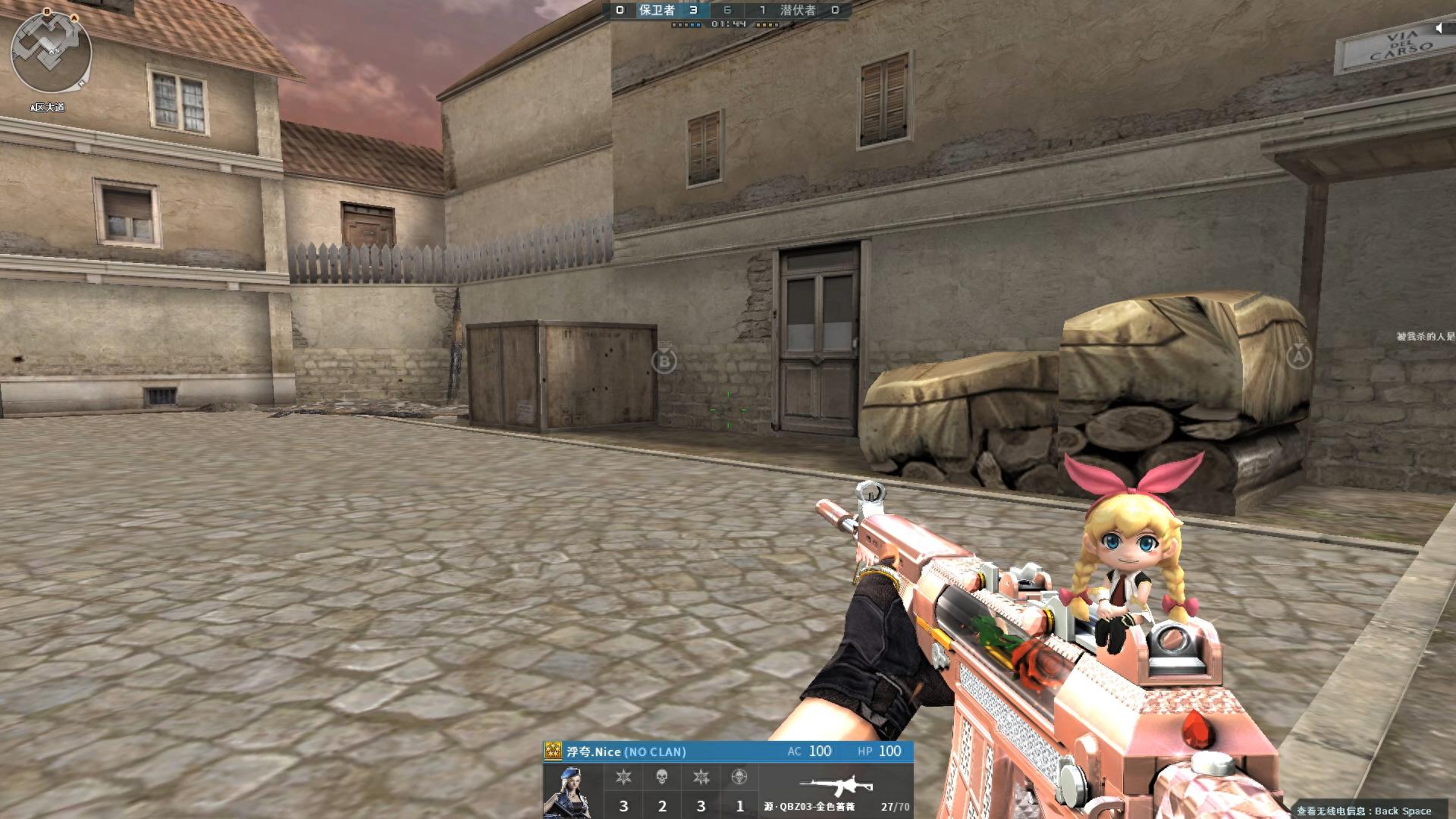This screenshot has width=1456, height=819.
Task: Click the skull-in-crosshair headshot icon
Action: [739, 777]
